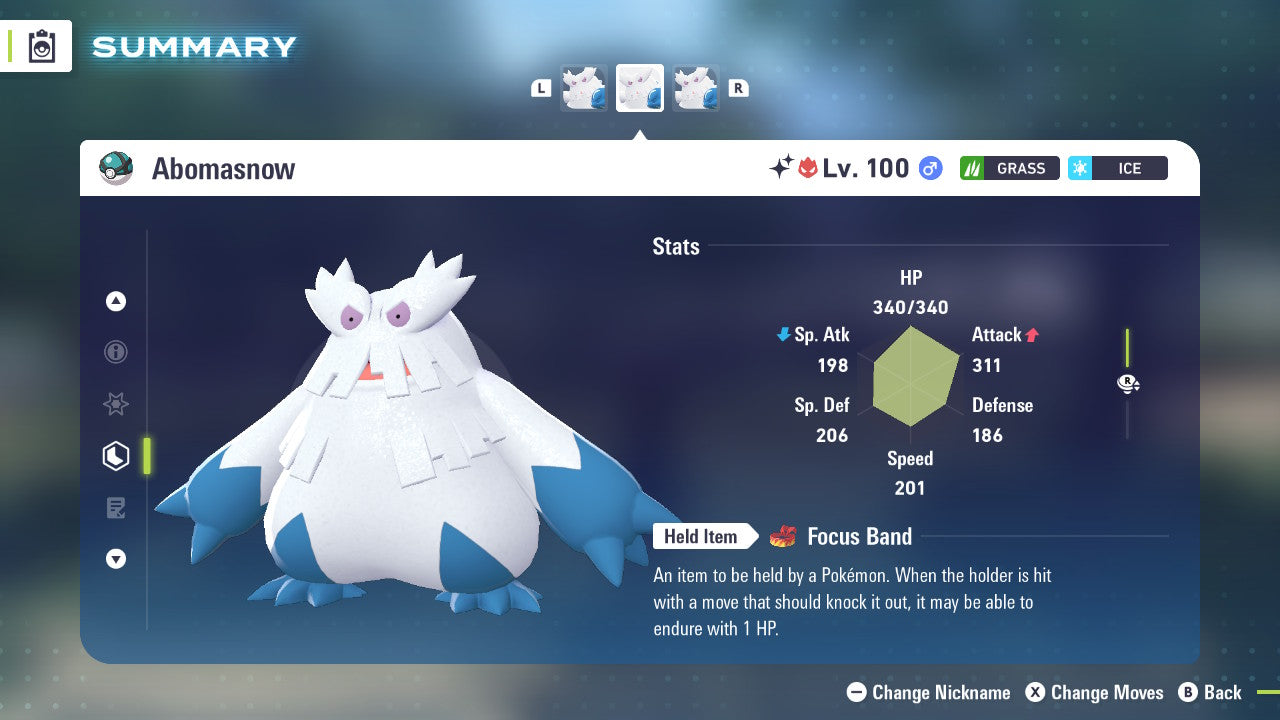Open the moves list icon in the sidebar
Screen dimensions: 1280x720
tap(116, 508)
